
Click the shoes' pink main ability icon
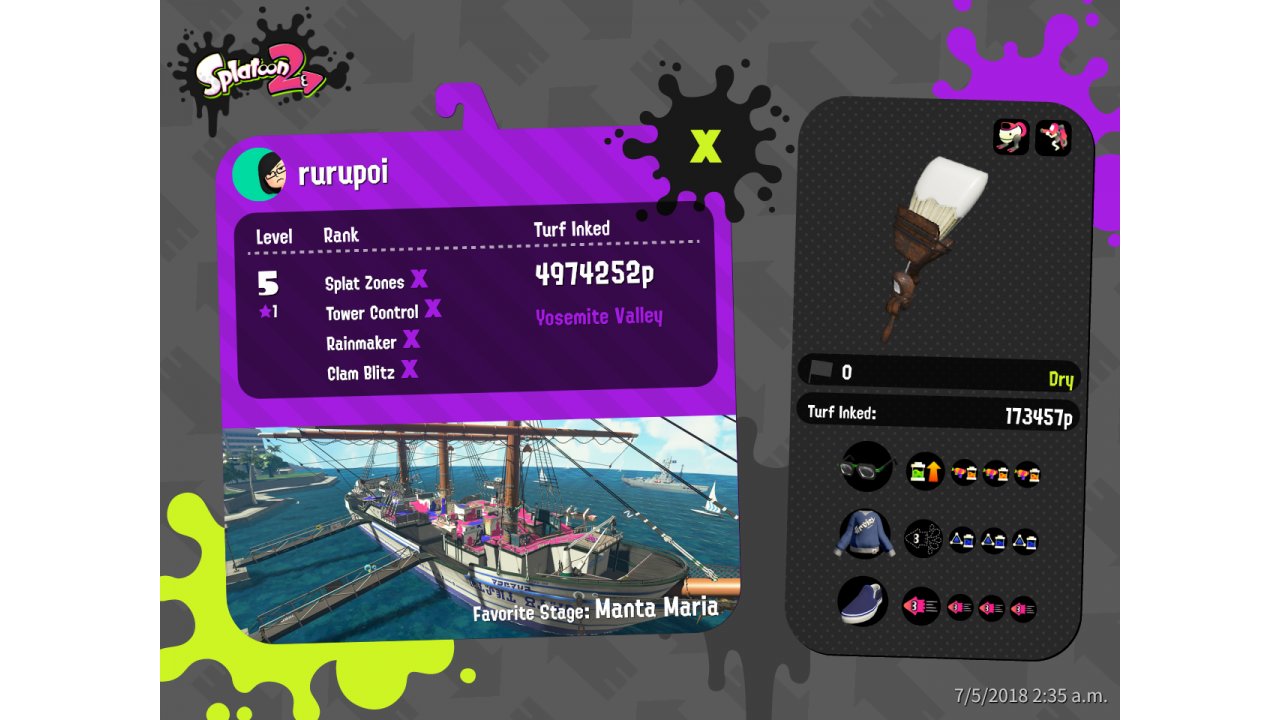tap(920, 606)
